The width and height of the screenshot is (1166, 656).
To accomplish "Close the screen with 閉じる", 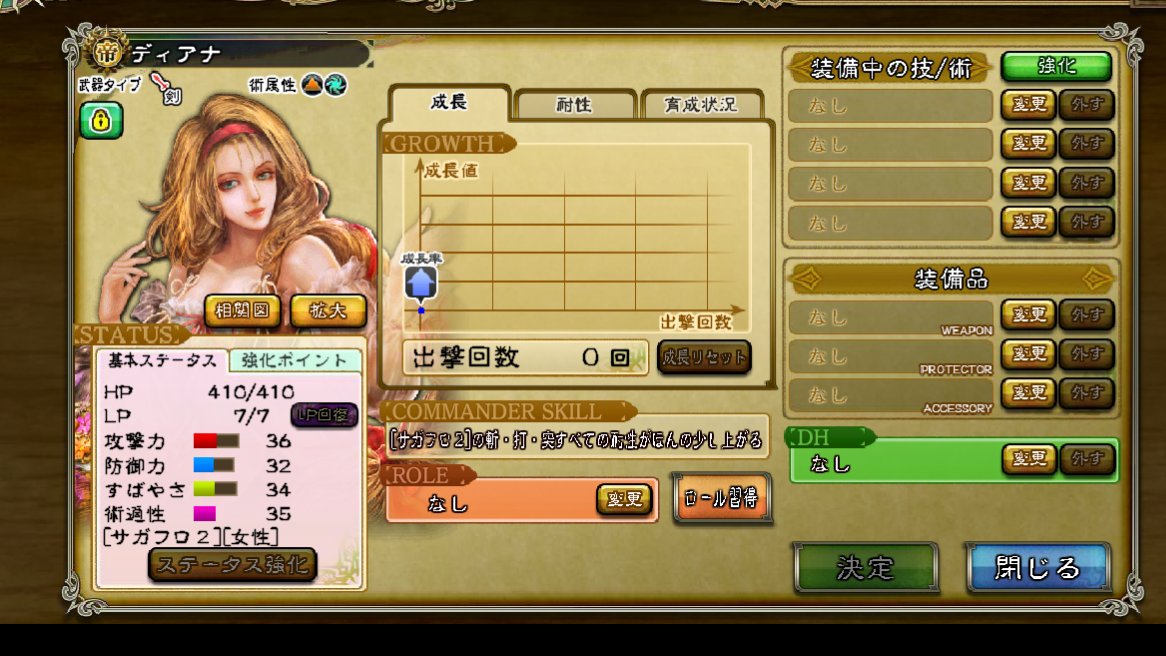I will pos(1038,568).
